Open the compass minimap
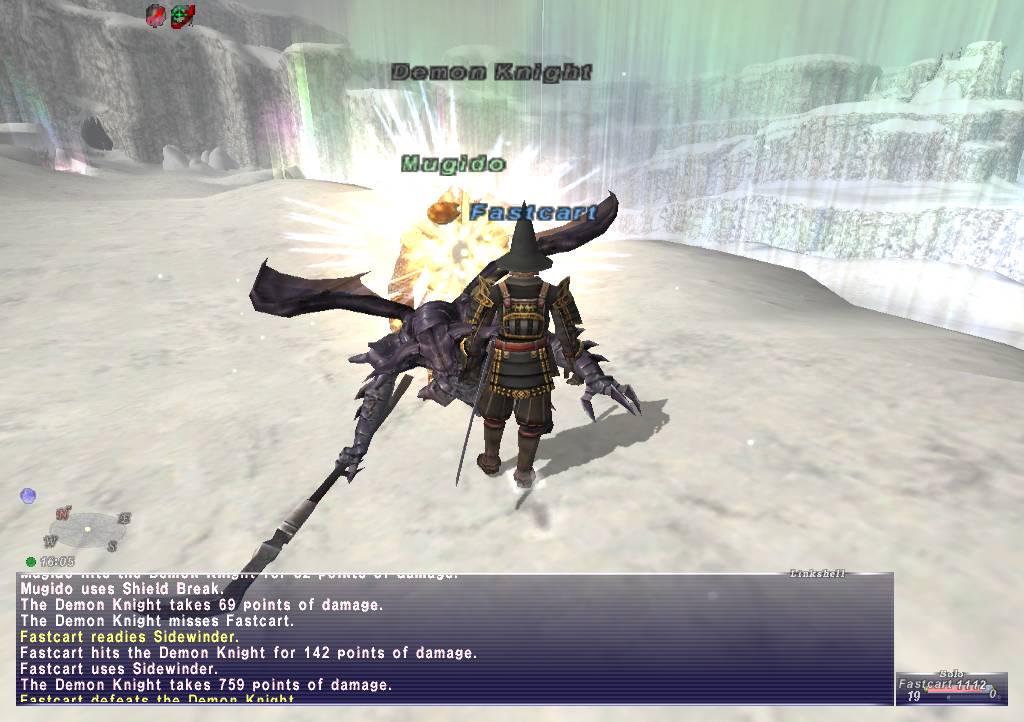Viewport: 1024px width, 722px height. pos(88,529)
